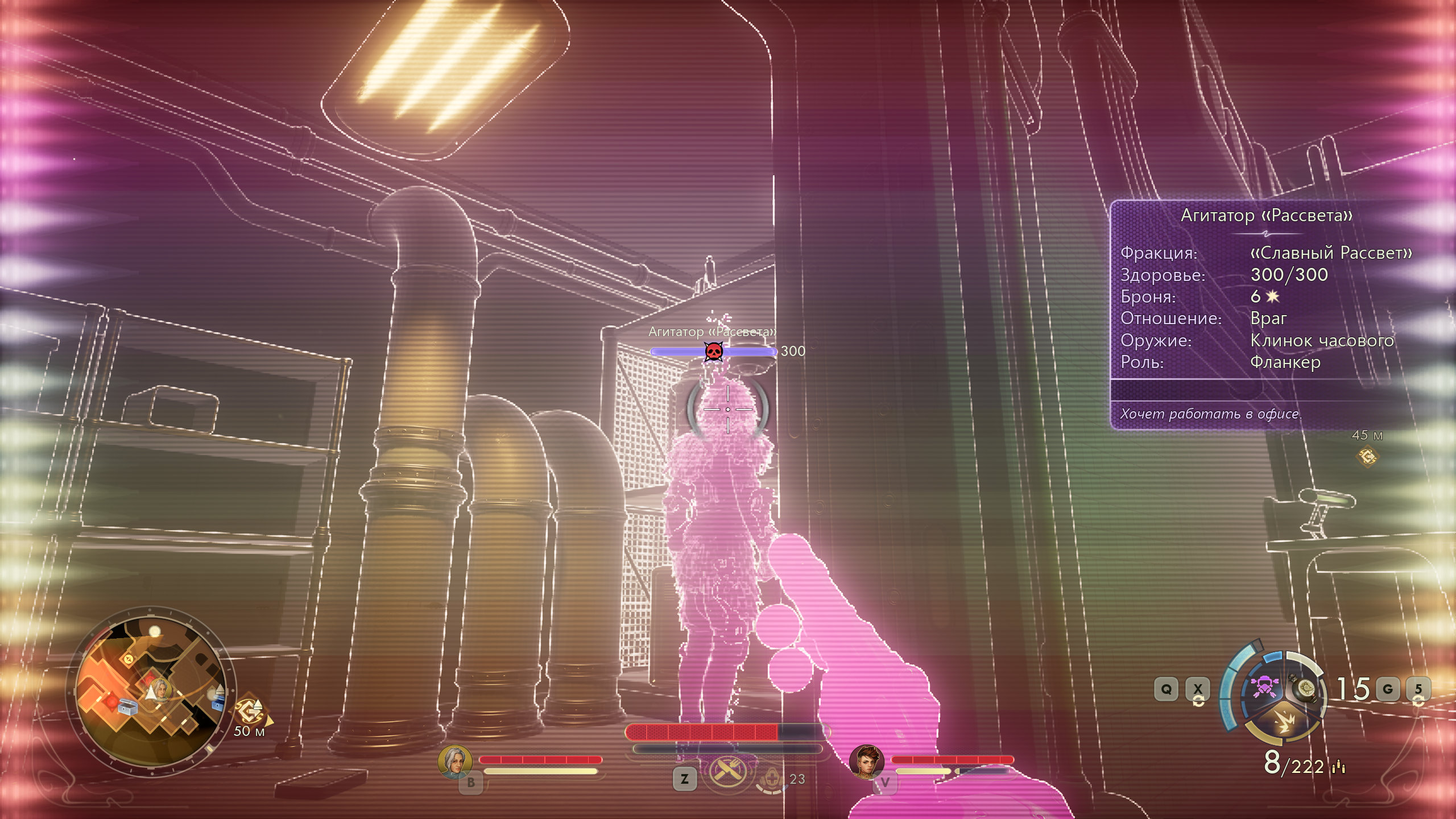This screenshot has height=819, width=1456.
Task: Click the 45 м objective marker
Action: (x=1367, y=456)
